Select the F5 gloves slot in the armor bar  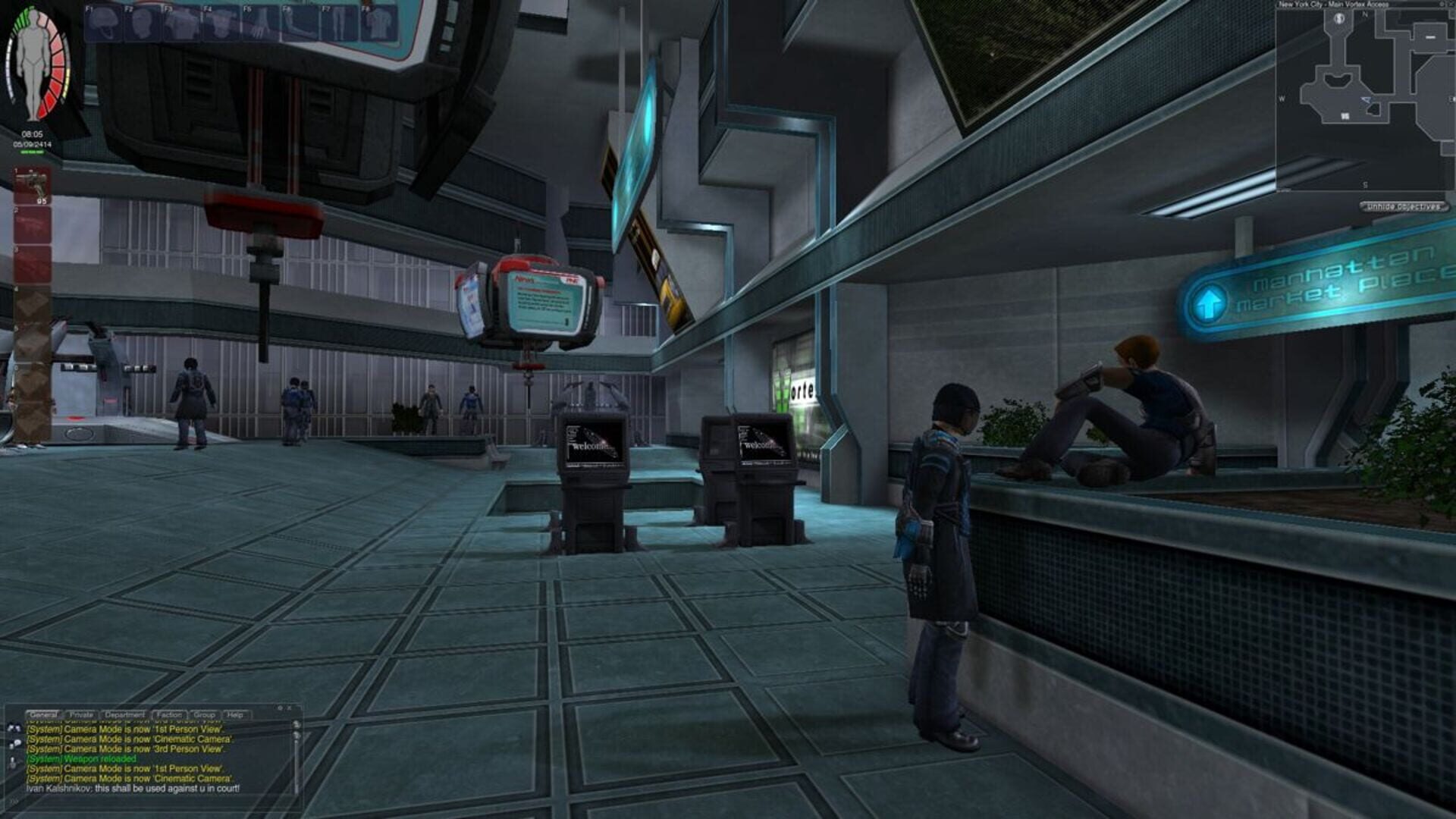click(x=262, y=21)
